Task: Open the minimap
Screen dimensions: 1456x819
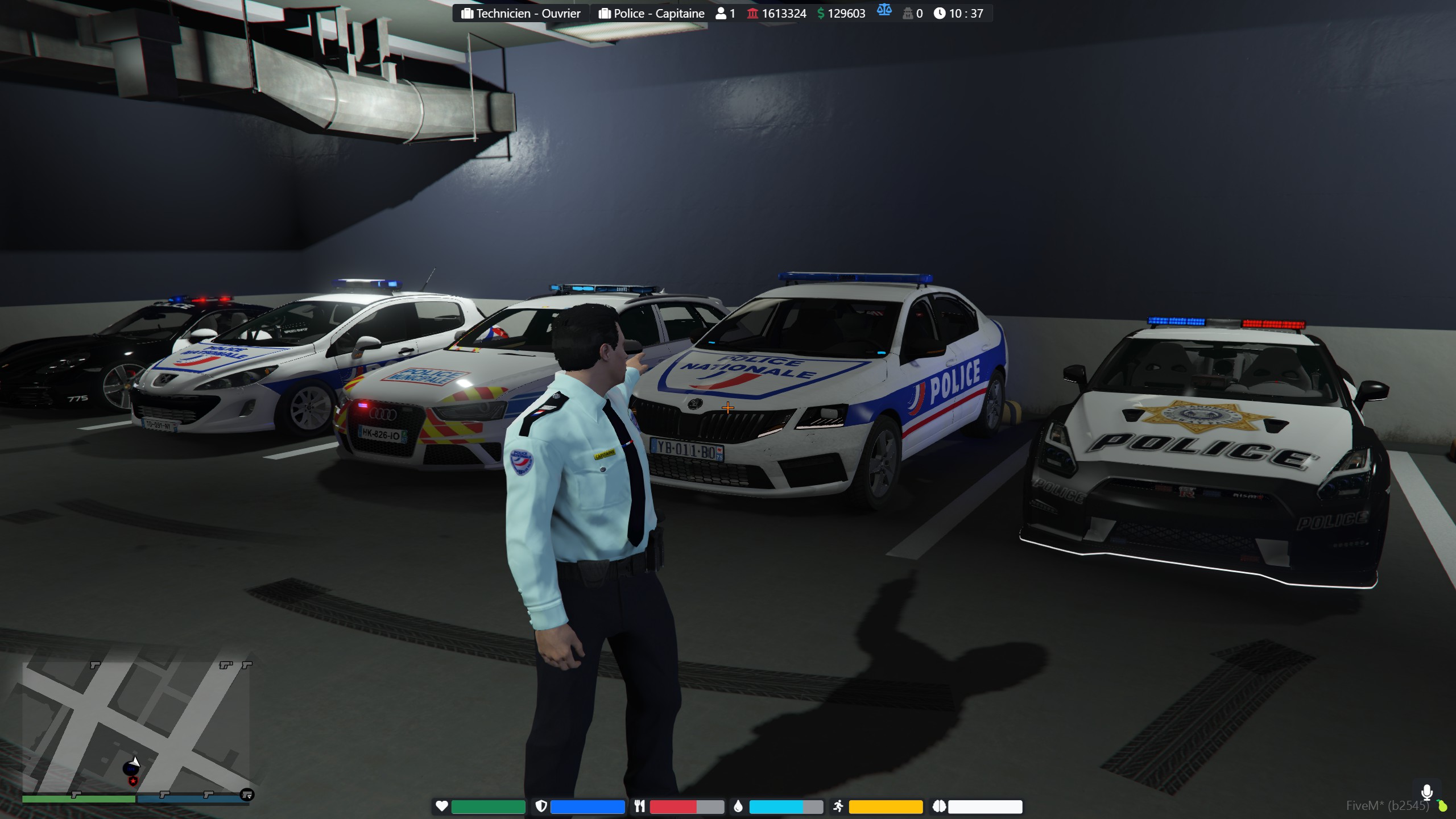Action: pyautogui.click(x=135, y=727)
